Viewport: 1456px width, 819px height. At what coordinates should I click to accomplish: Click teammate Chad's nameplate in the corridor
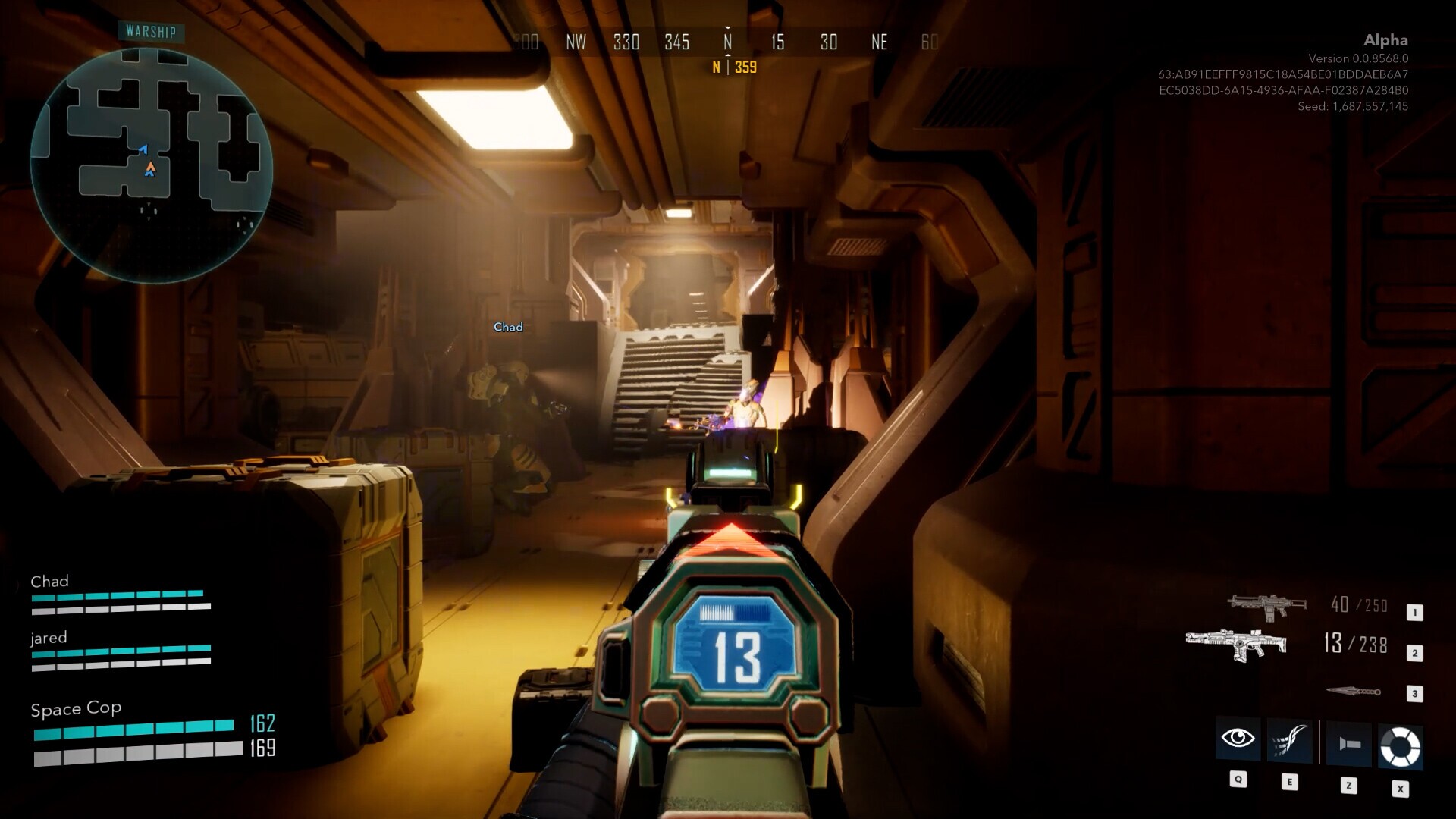tap(508, 327)
